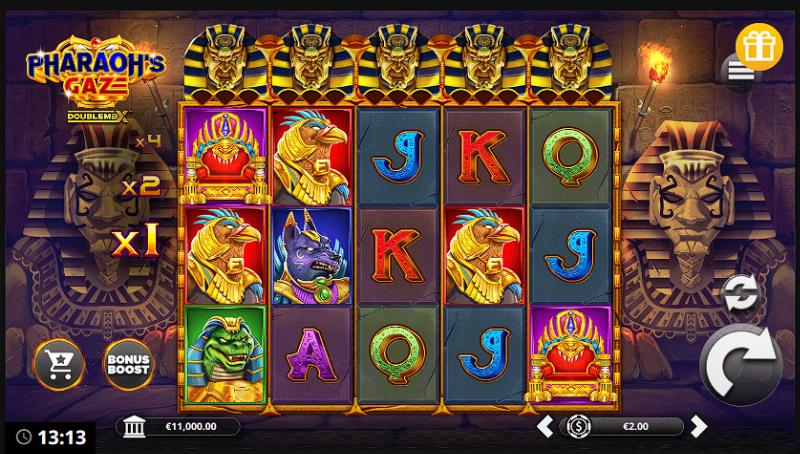Open the shopping cart bonus buy

pyautogui.click(x=58, y=365)
